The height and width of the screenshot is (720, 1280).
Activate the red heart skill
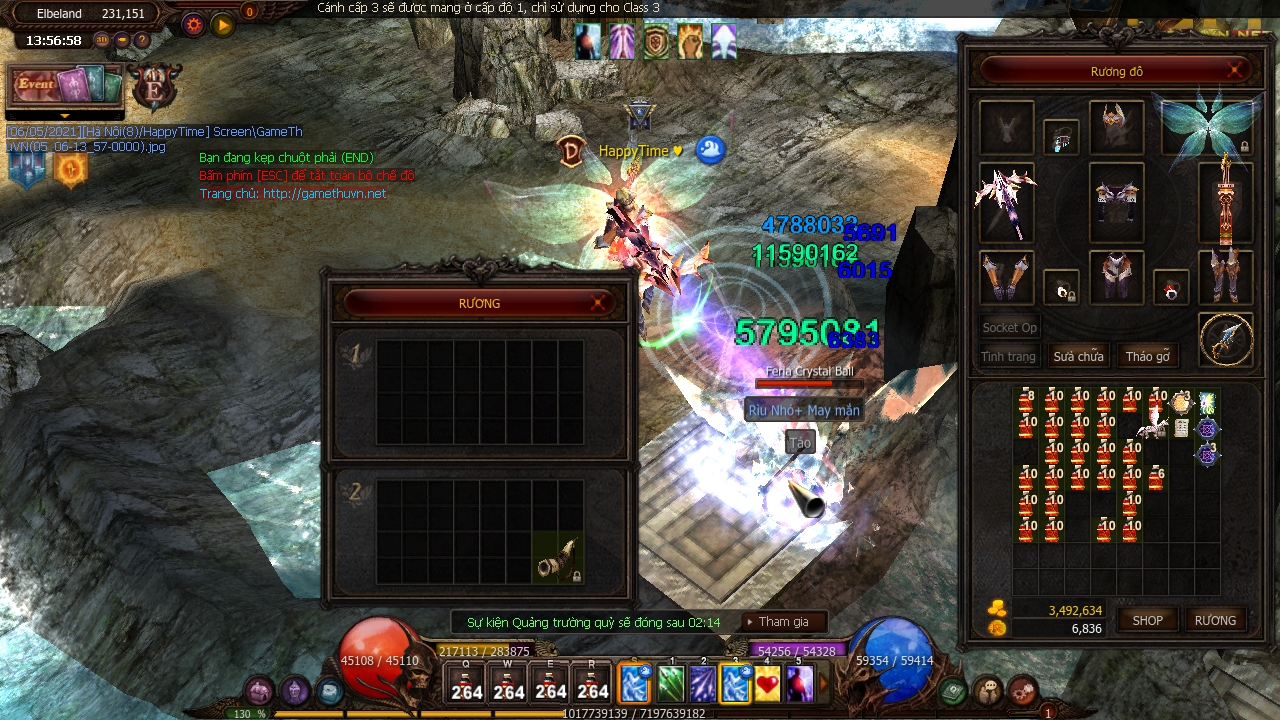(x=767, y=684)
